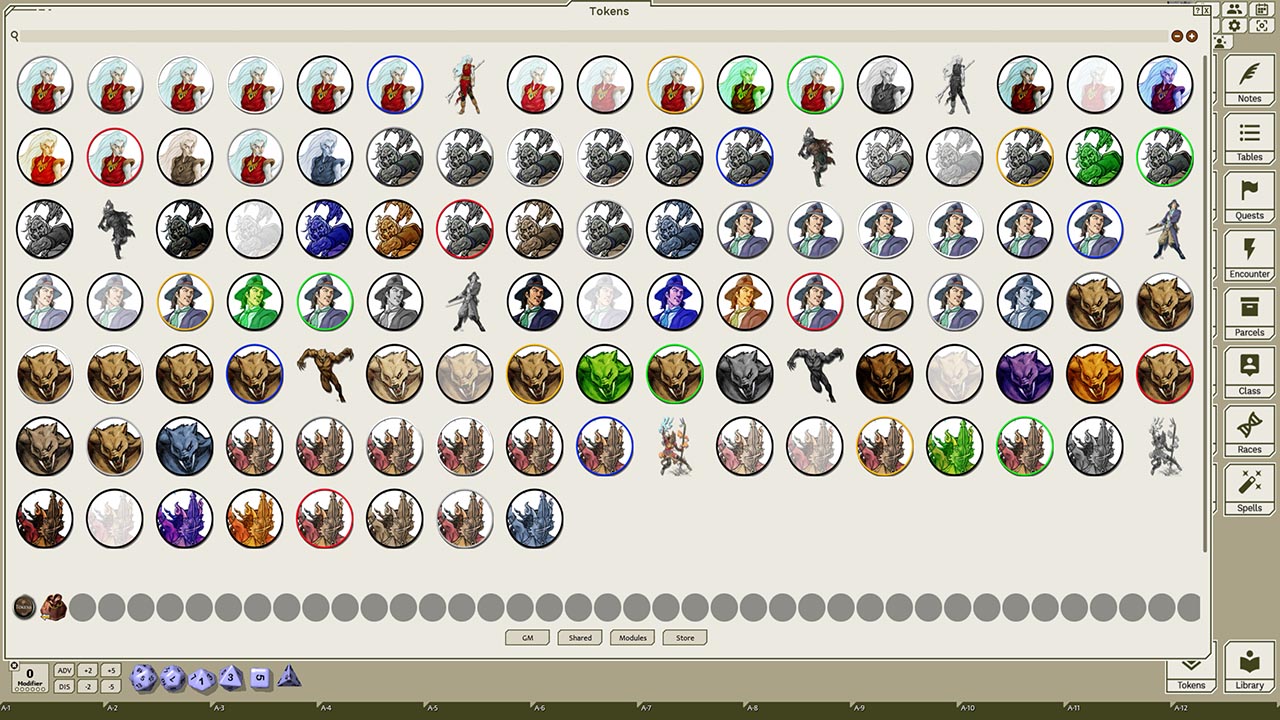Enable the ADV advantage modifier

[66, 672]
